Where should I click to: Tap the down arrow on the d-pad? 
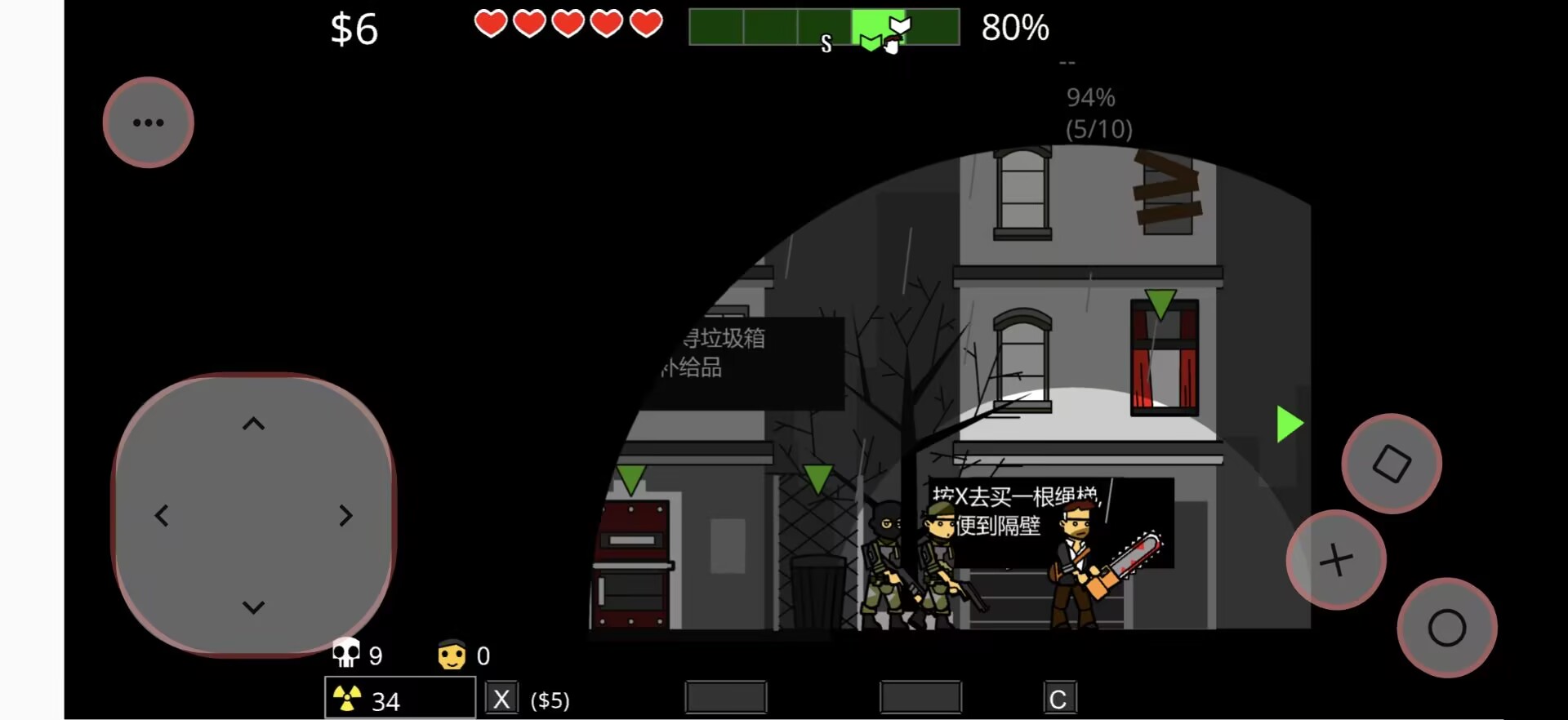tap(254, 607)
